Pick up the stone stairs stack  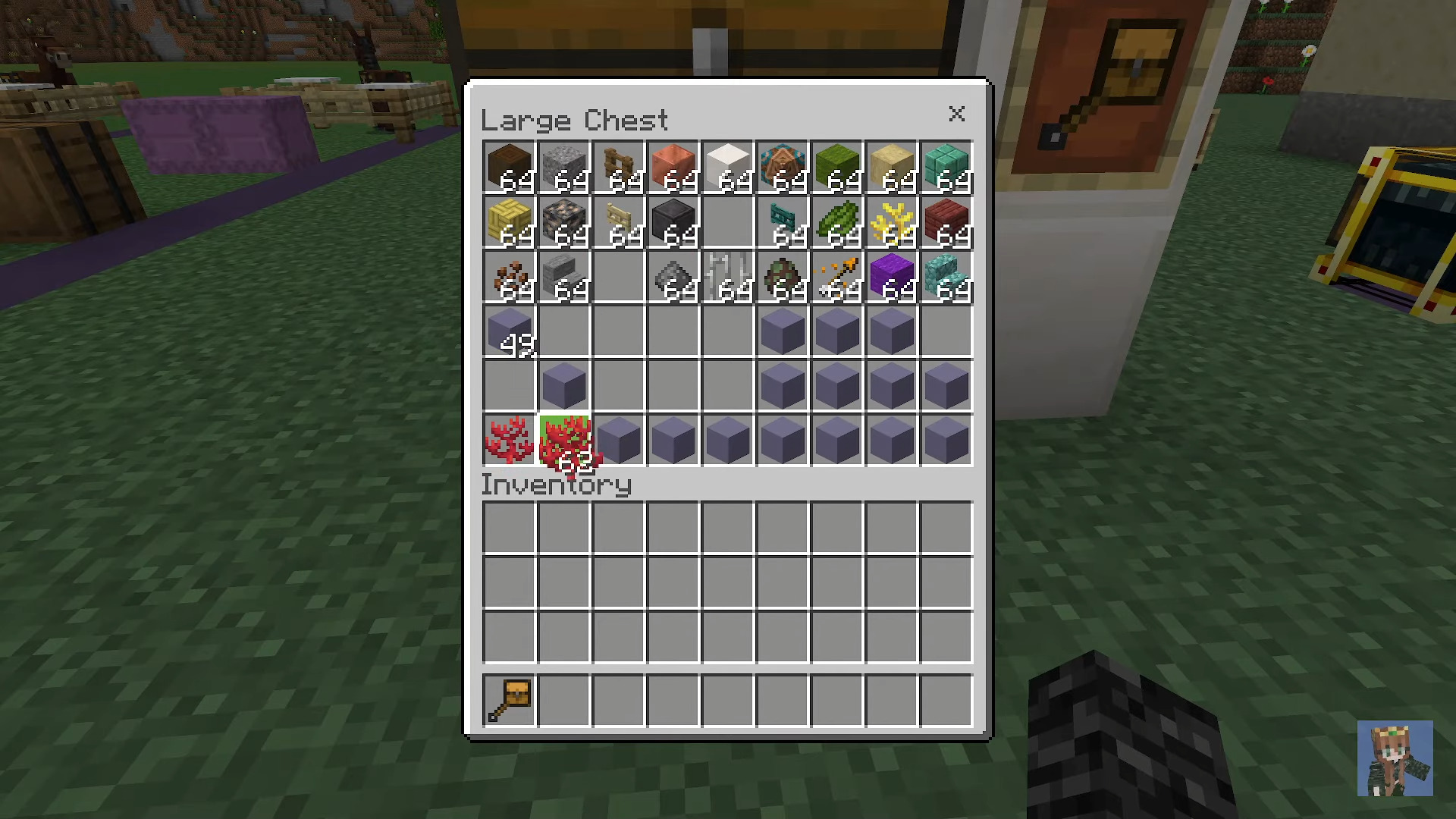pyautogui.click(x=564, y=278)
